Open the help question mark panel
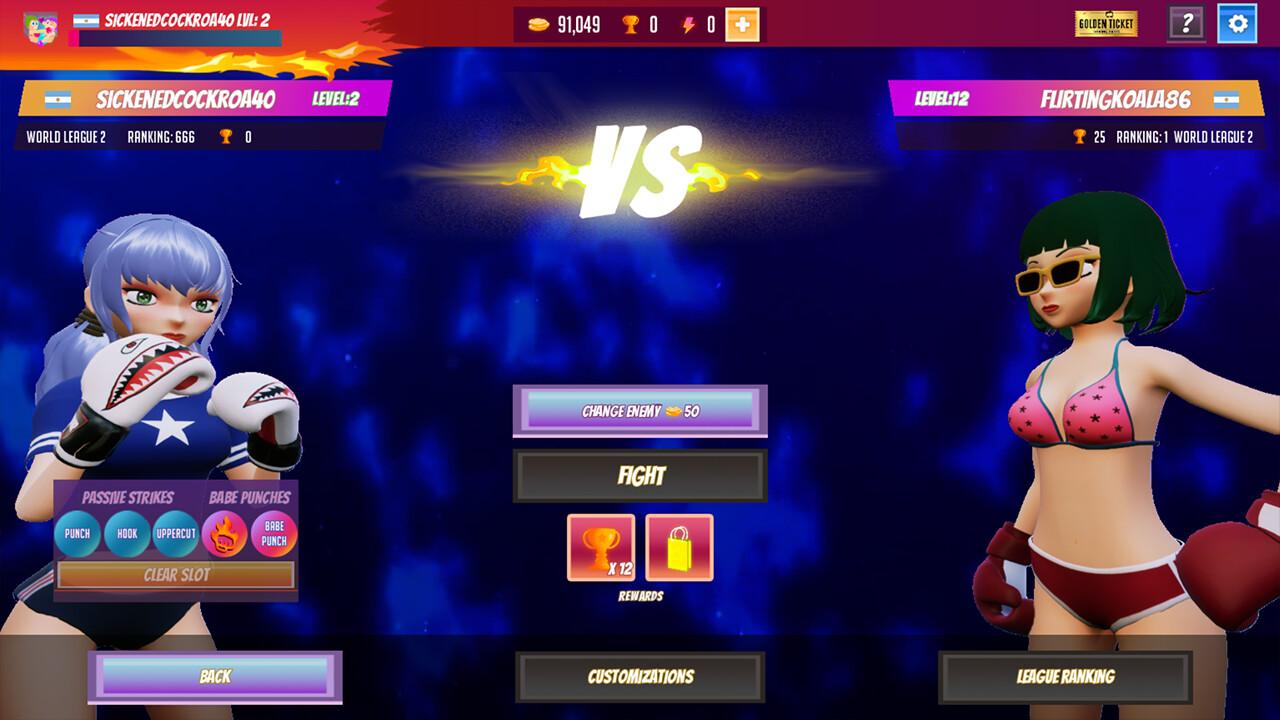This screenshot has width=1280, height=720. [x=1186, y=23]
